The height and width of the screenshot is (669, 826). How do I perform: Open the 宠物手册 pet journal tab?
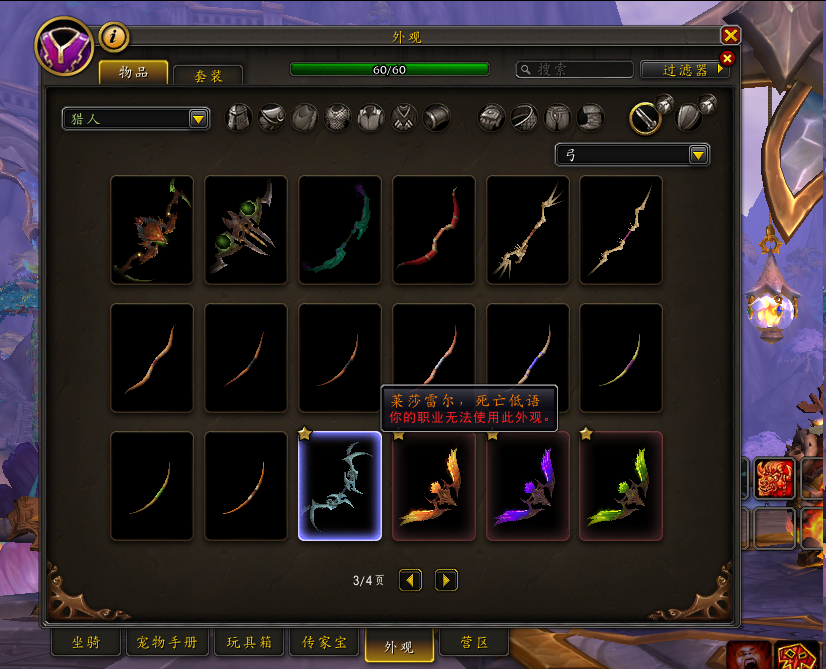[x=167, y=642]
